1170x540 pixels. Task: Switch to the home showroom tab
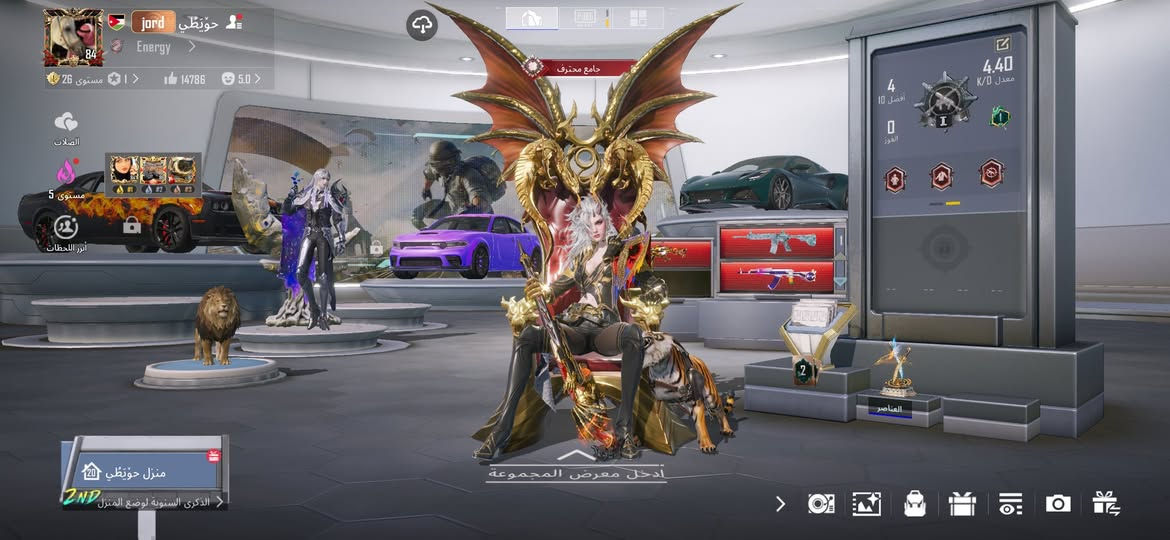click(532, 18)
